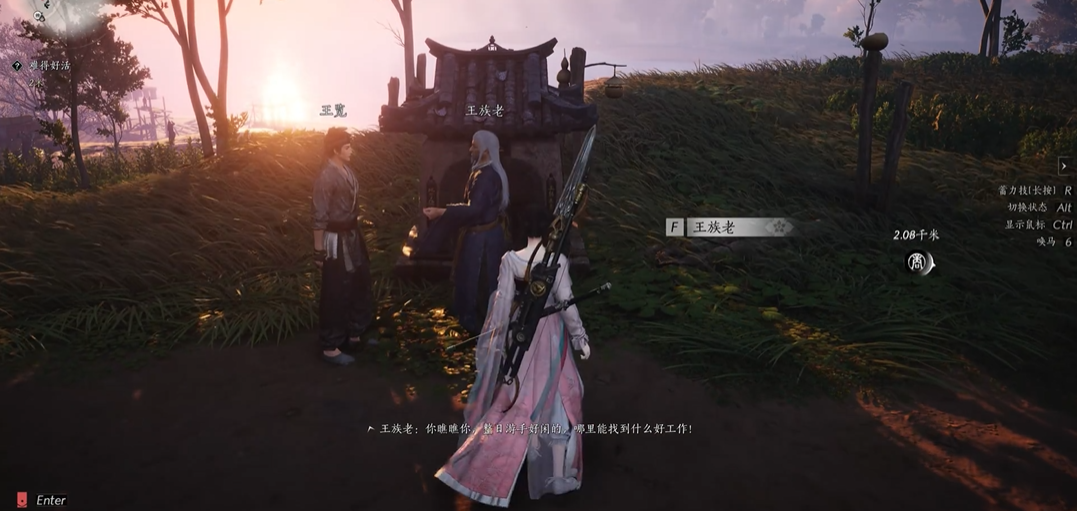Viewport: 1077px width, 511px height.
Task: Open the red chat icon
Action: pyautogui.click(x=22, y=499)
